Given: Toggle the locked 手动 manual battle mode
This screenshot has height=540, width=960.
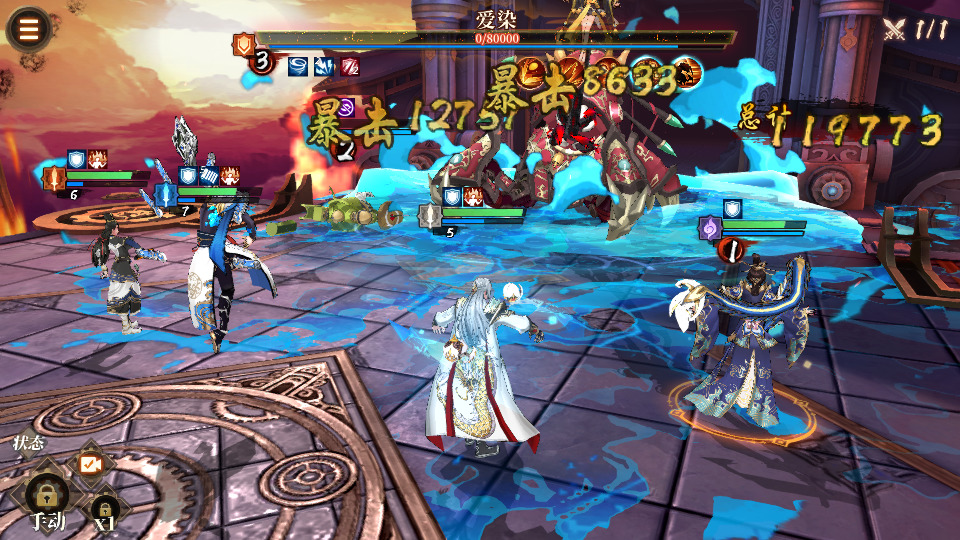Looking at the screenshot, I should coord(47,497).
